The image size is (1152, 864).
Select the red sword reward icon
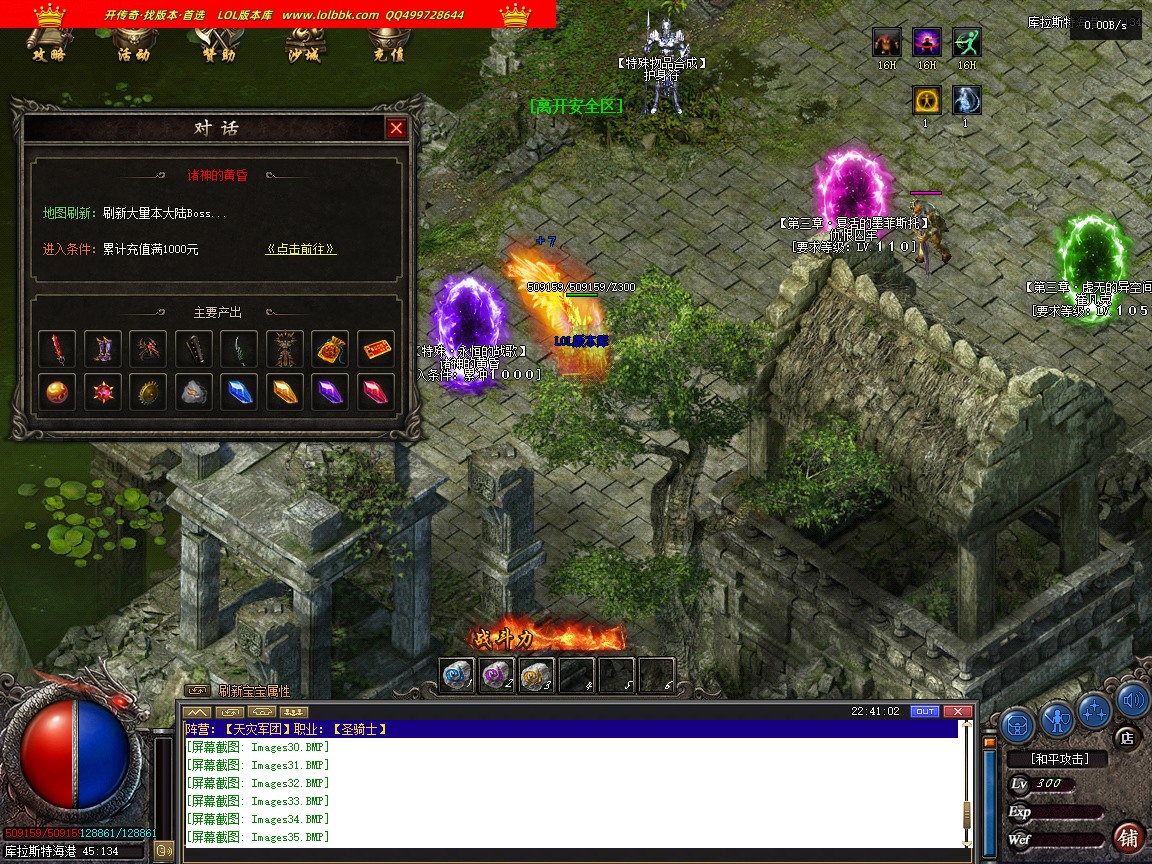point(56,348)
